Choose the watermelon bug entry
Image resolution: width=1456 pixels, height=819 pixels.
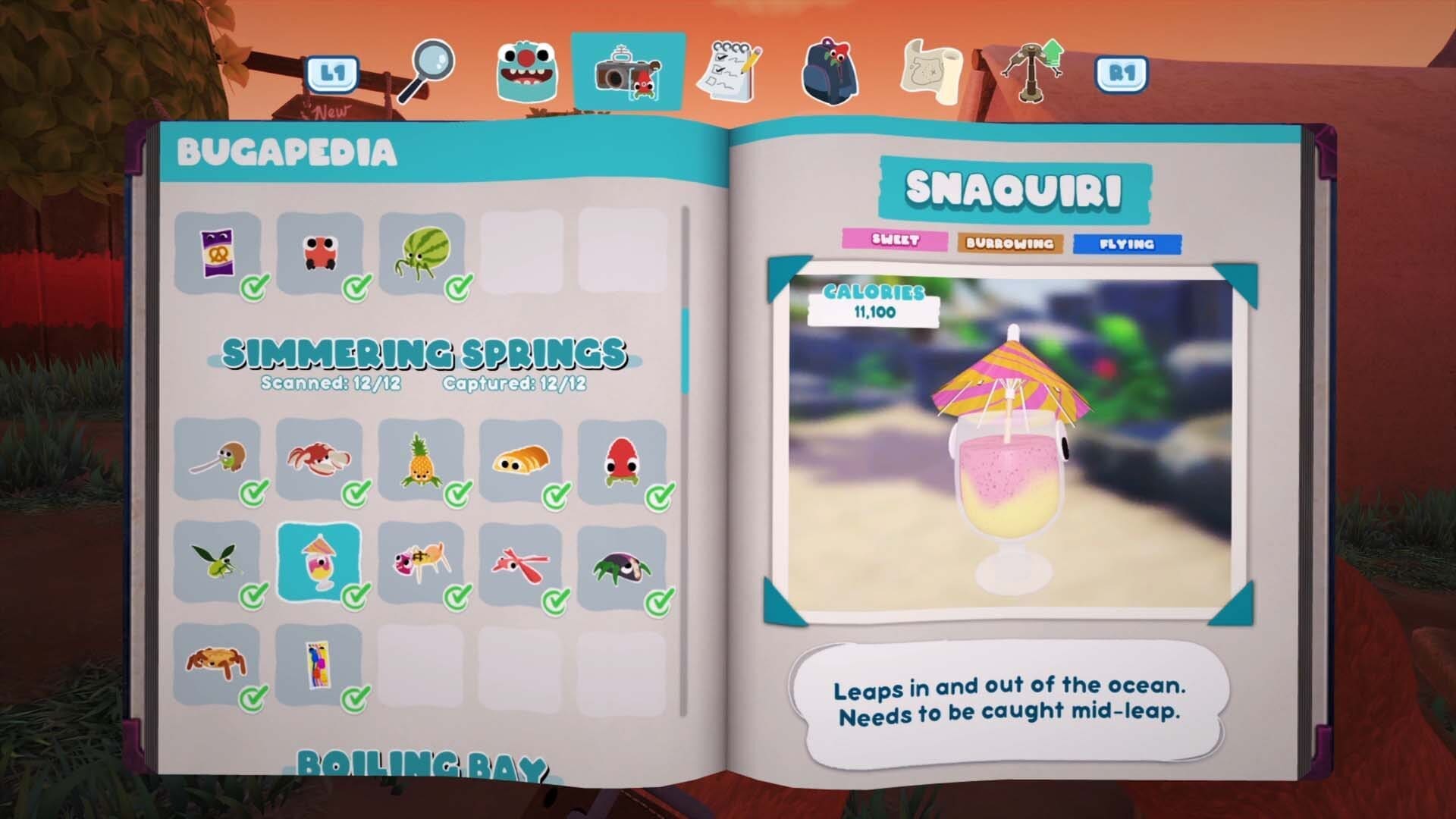click(x=422, y=253)
